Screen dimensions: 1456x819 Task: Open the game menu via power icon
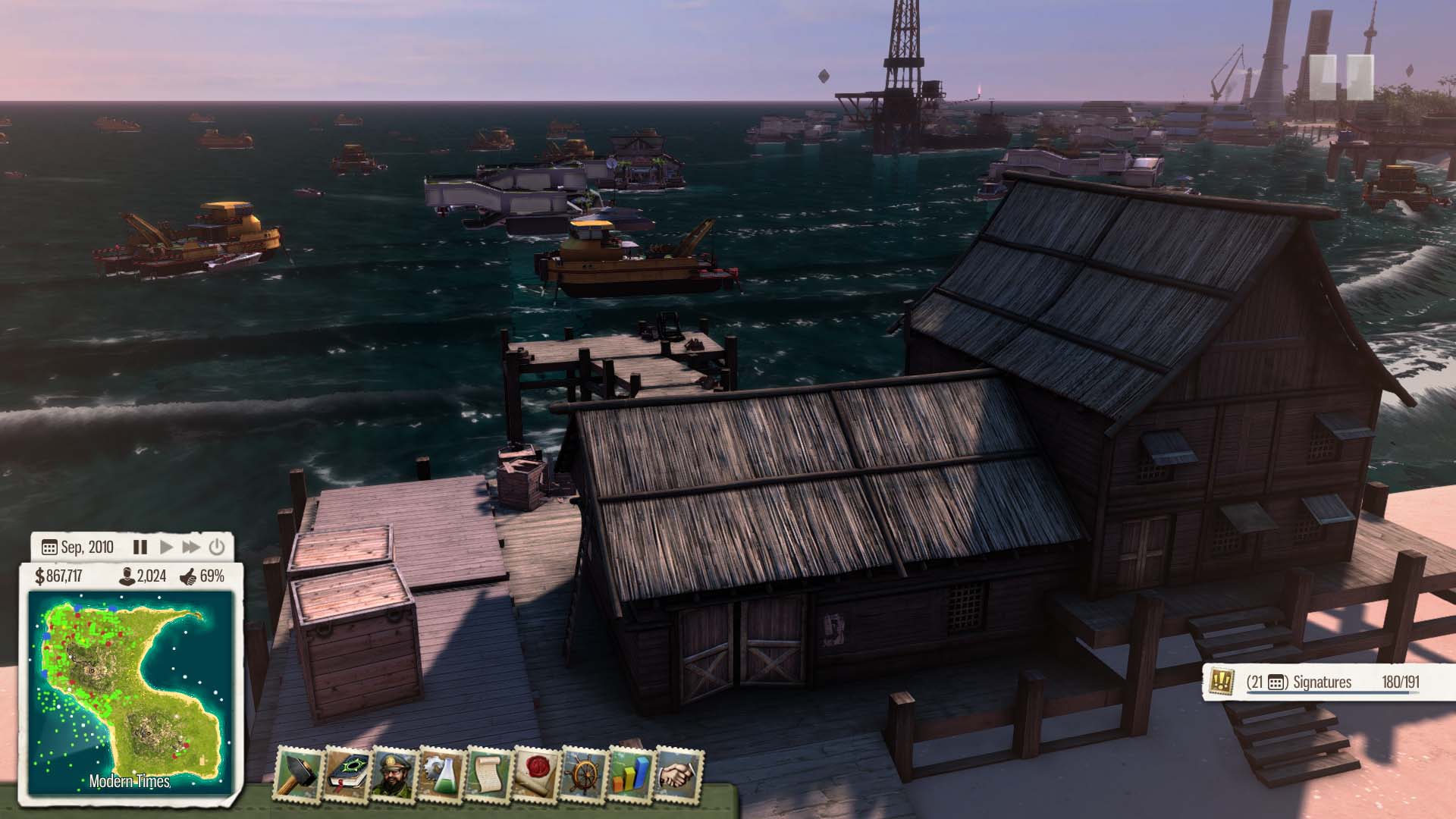[x=217, y=547]
